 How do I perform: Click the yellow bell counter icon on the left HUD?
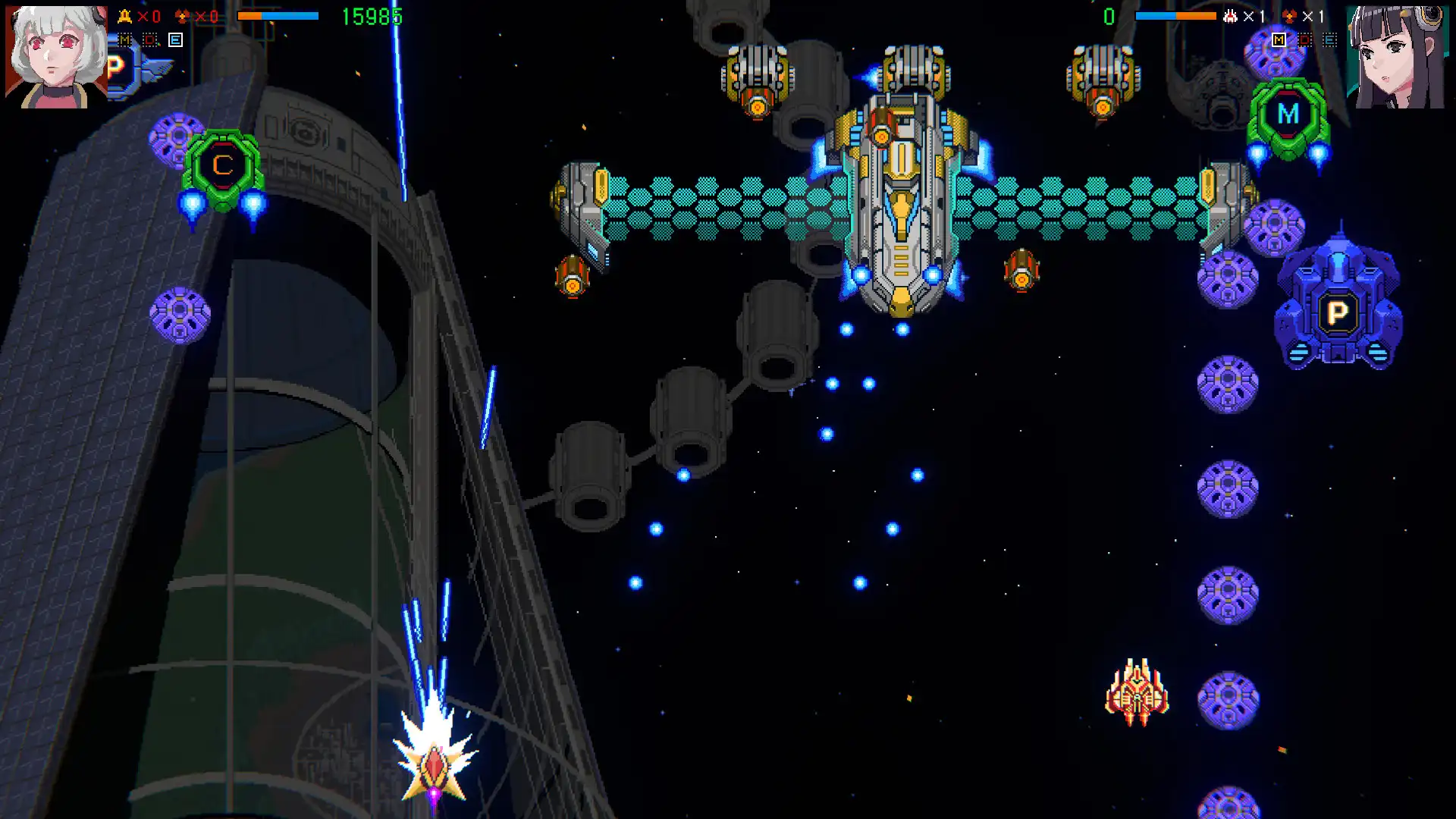pos(124,14)
